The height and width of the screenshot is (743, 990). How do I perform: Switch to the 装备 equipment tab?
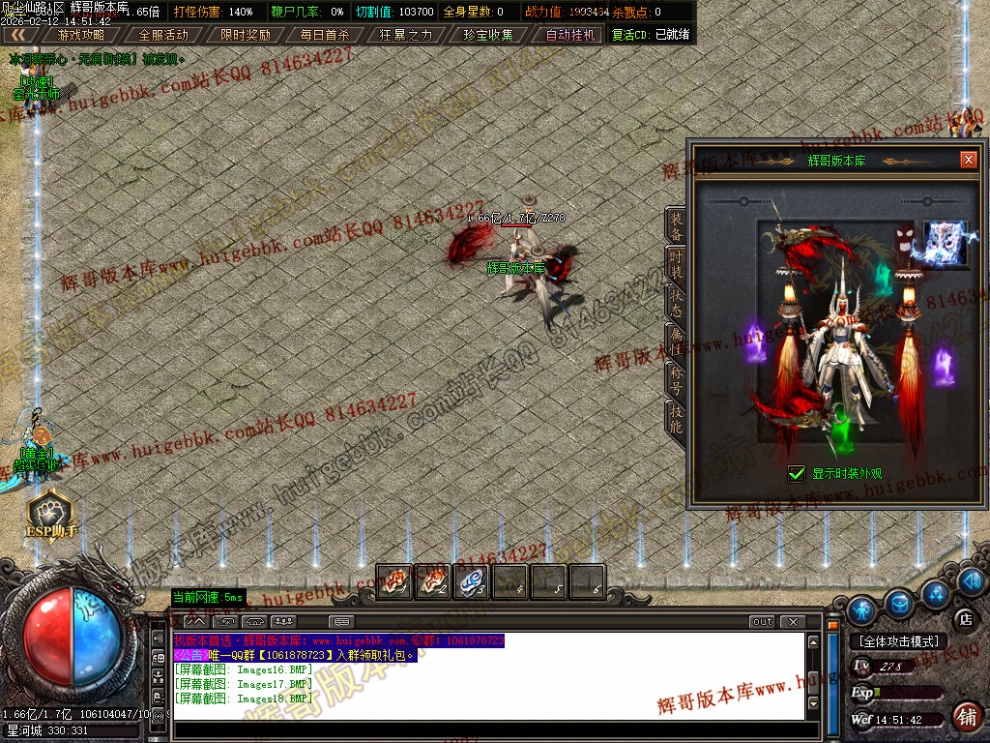click(x=677, y=227)
